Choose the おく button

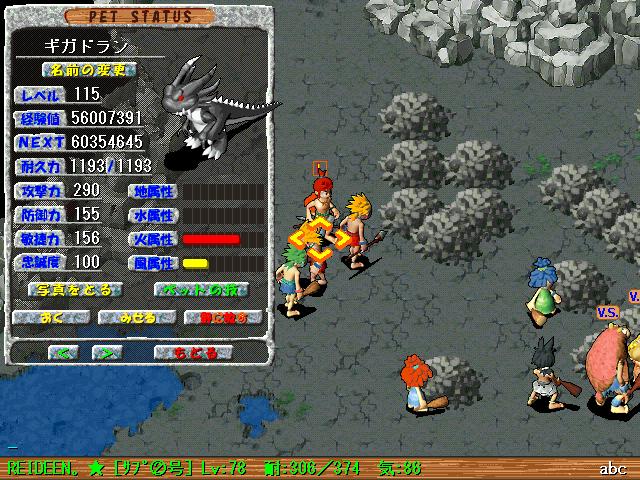(50, 318)
